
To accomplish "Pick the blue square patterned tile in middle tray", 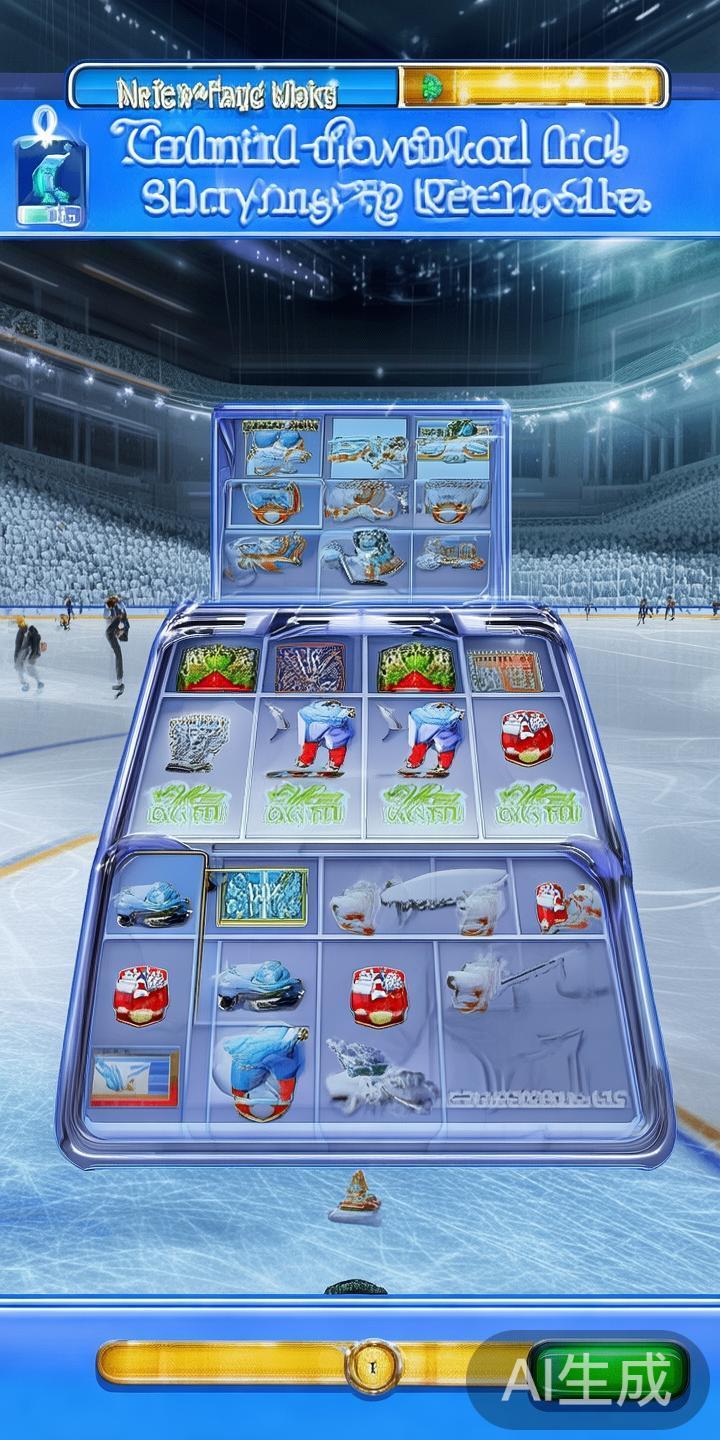I will pyautogui.click(x=311, y=667).
